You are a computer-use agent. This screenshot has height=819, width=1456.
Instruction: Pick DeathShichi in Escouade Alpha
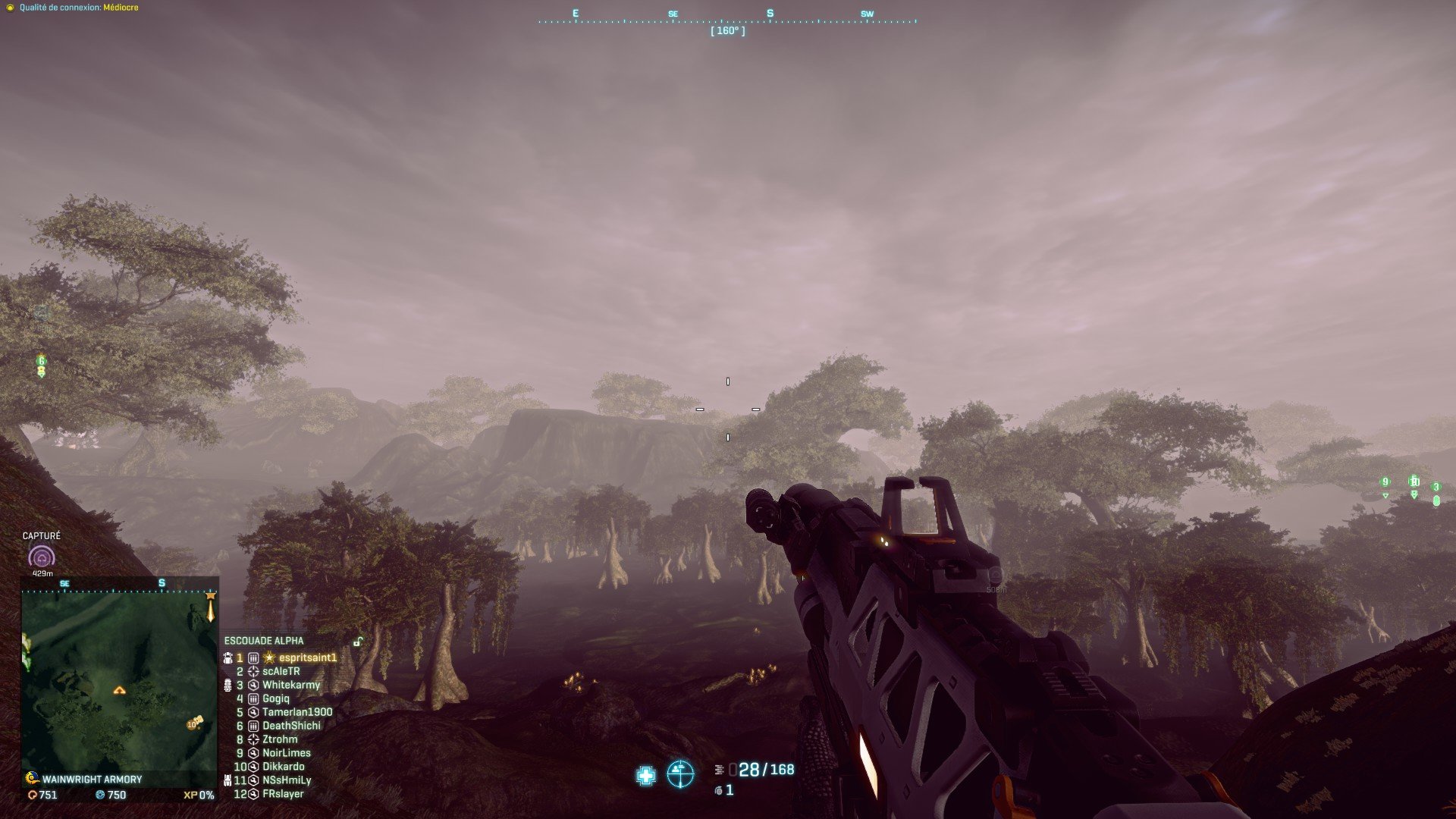click(x=291, y=726)
